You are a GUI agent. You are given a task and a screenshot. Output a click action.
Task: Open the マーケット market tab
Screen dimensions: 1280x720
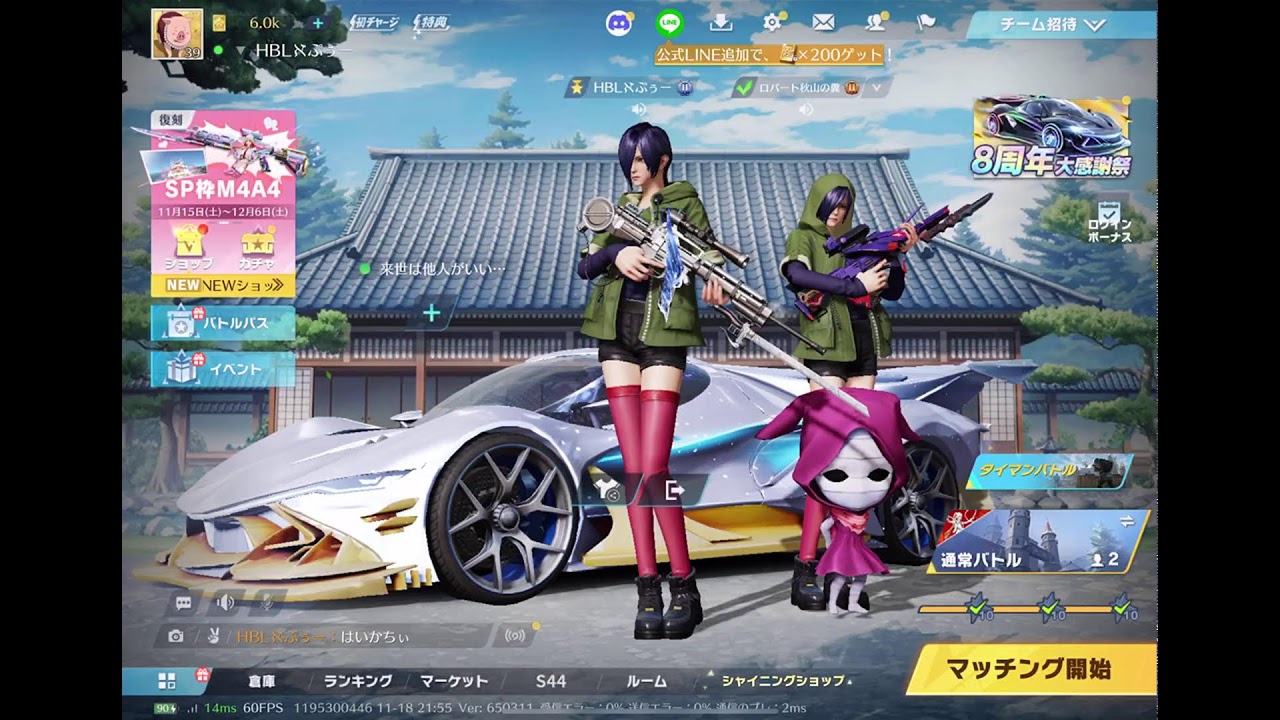point(454,681)
